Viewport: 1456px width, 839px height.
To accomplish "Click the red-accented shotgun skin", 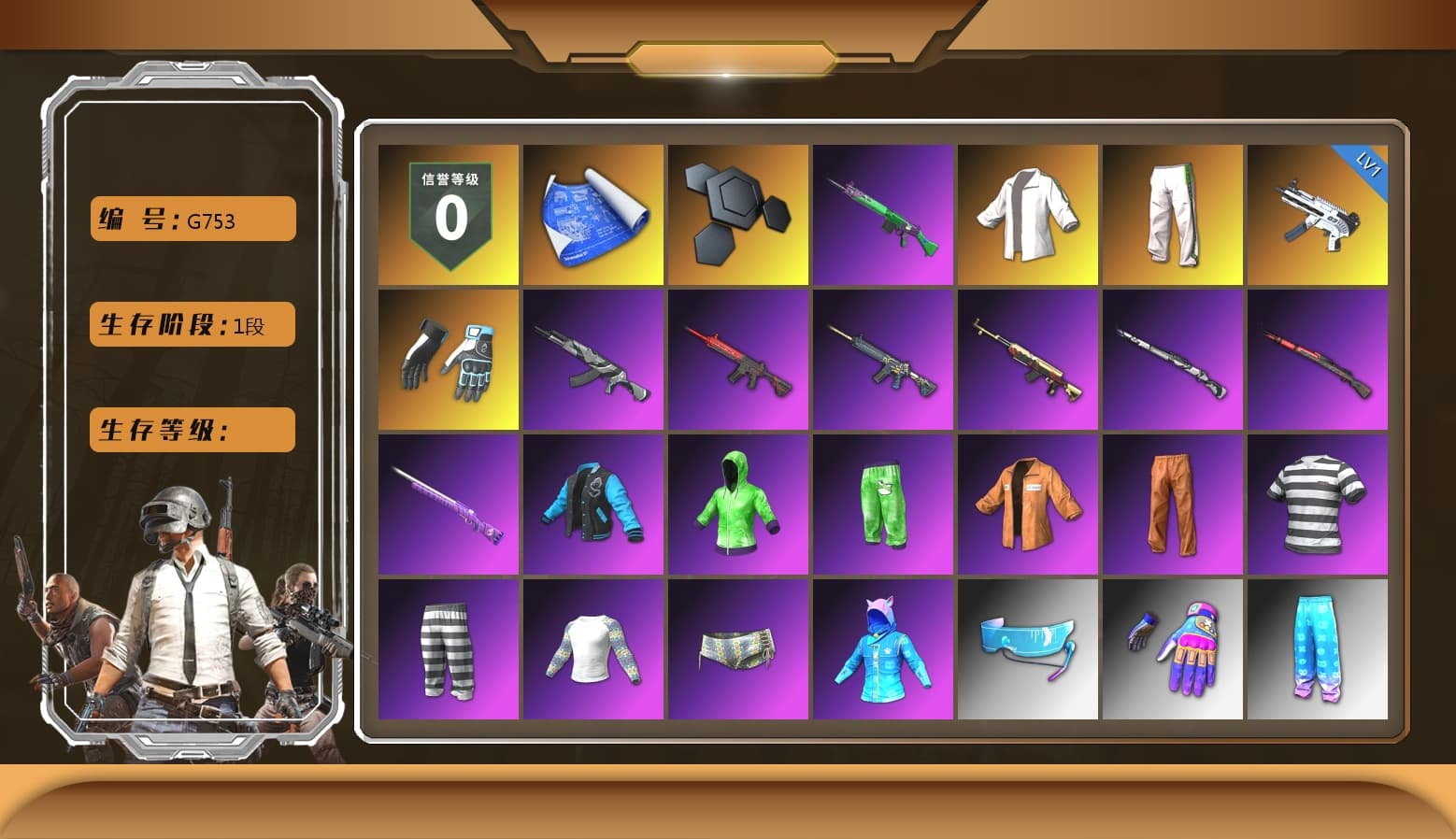I will pos(1319,360).
